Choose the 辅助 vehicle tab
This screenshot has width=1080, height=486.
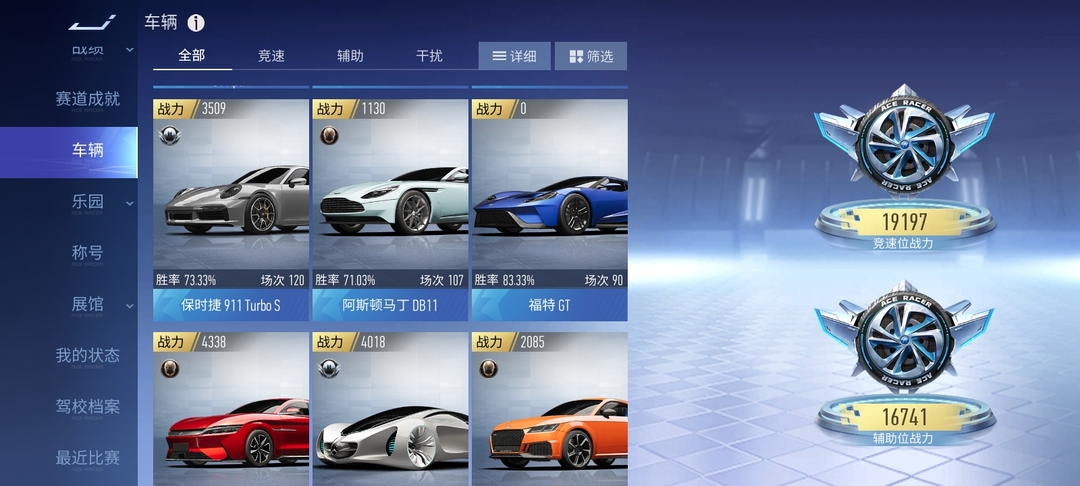350,56
